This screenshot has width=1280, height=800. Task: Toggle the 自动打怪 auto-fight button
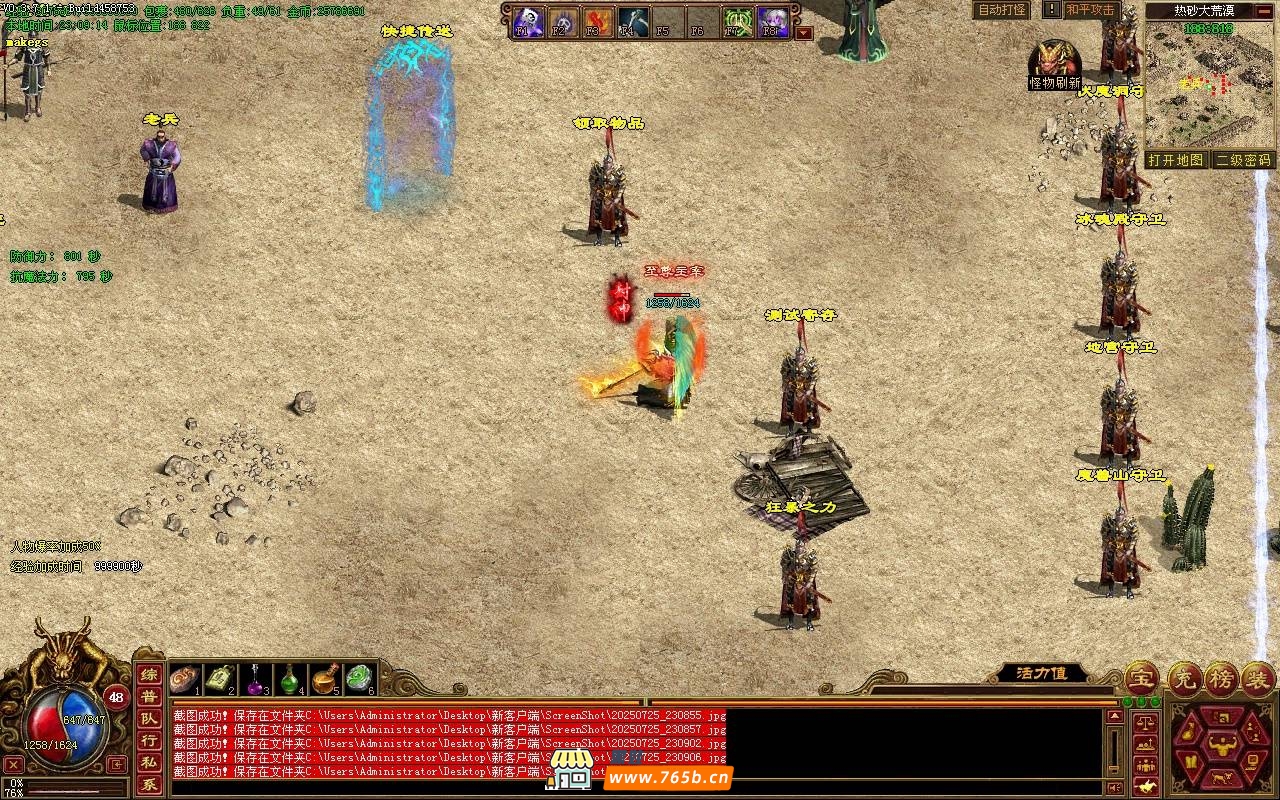pyautogui.click(x=1001, y=10)
